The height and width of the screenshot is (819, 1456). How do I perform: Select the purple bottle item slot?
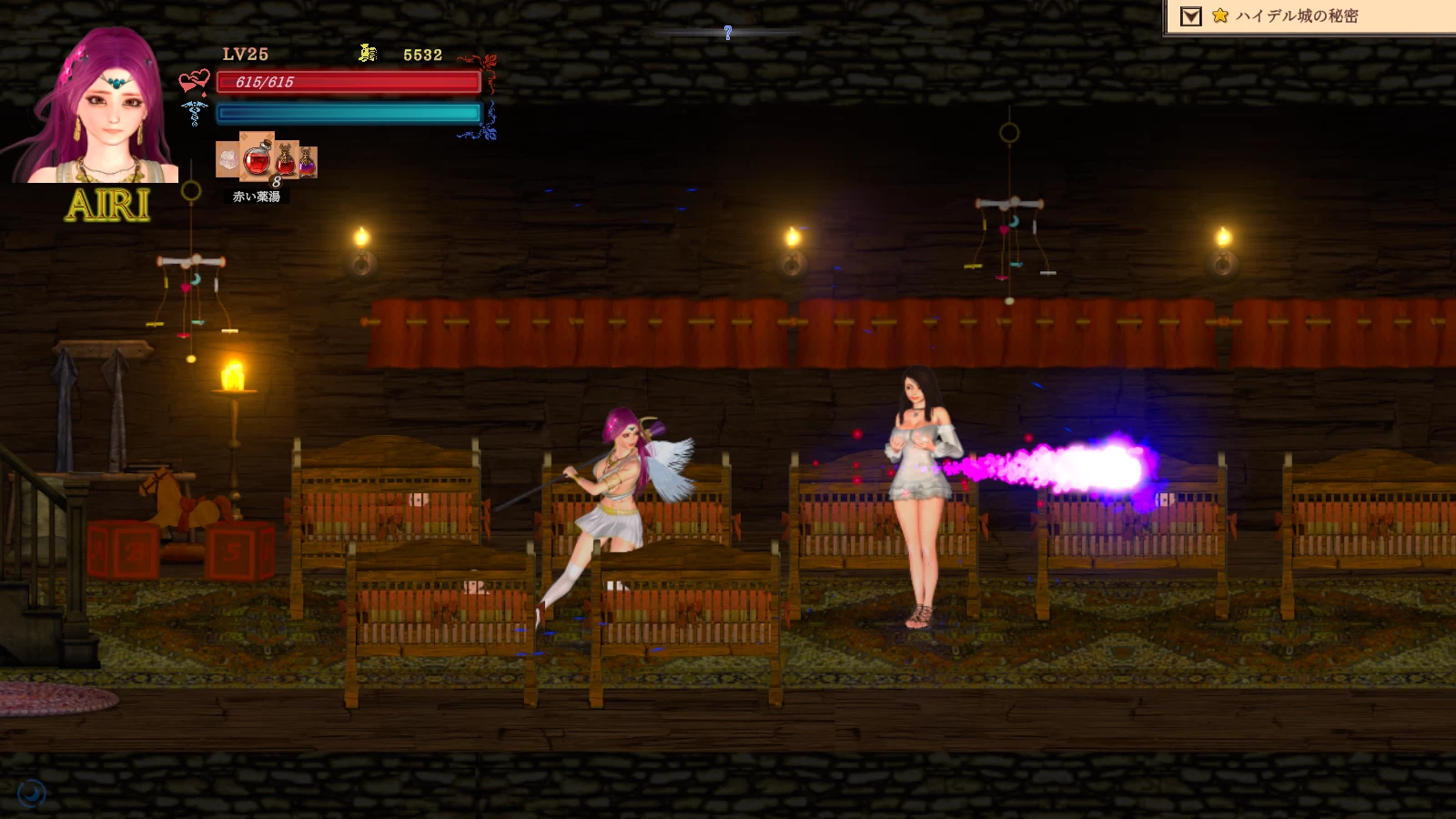tap(307, 162)
